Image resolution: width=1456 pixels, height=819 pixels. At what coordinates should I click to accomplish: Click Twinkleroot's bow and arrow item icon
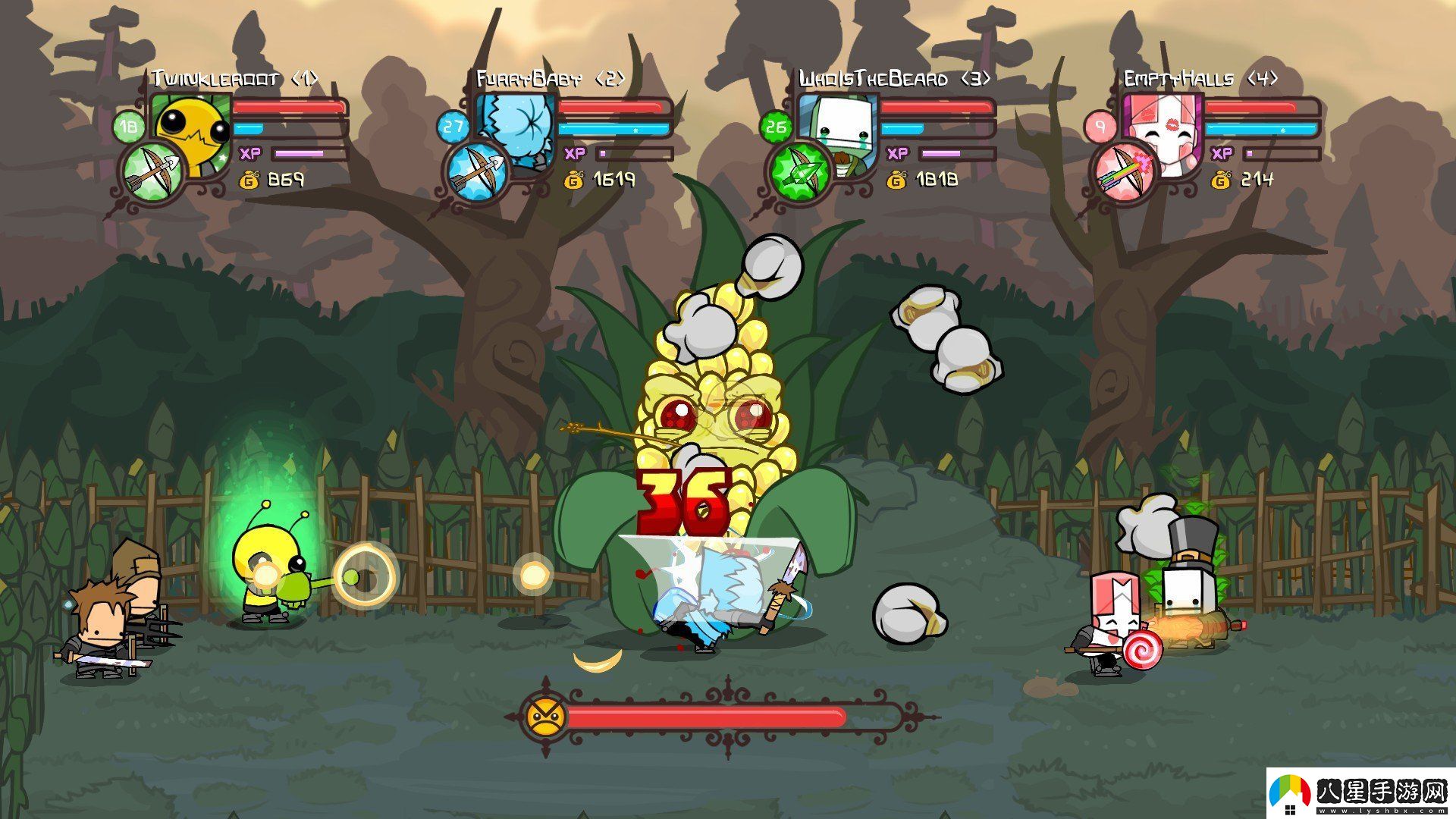click(152, 172)
